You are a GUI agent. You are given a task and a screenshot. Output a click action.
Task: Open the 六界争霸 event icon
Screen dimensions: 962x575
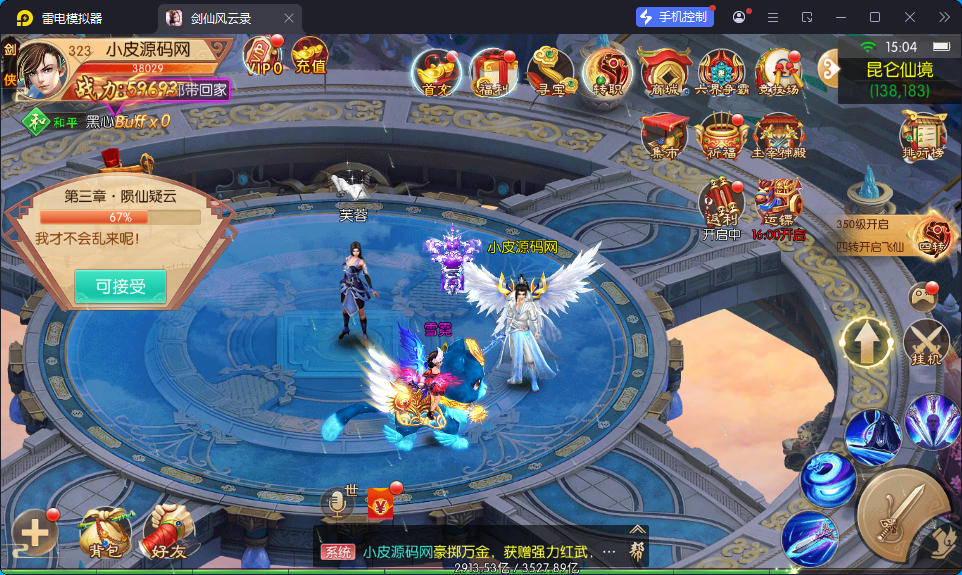721,71
